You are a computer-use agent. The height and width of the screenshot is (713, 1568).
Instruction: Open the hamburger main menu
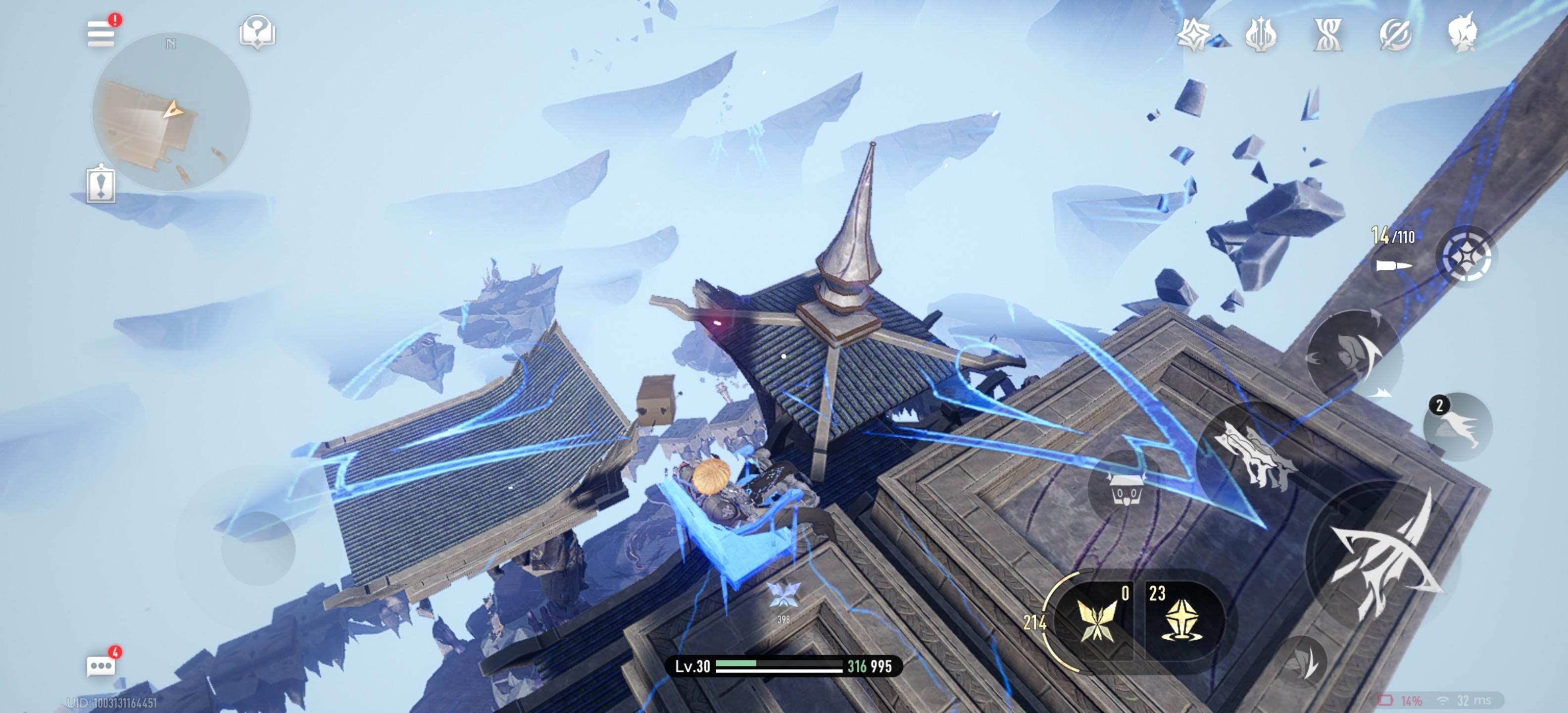coord(101,33)
